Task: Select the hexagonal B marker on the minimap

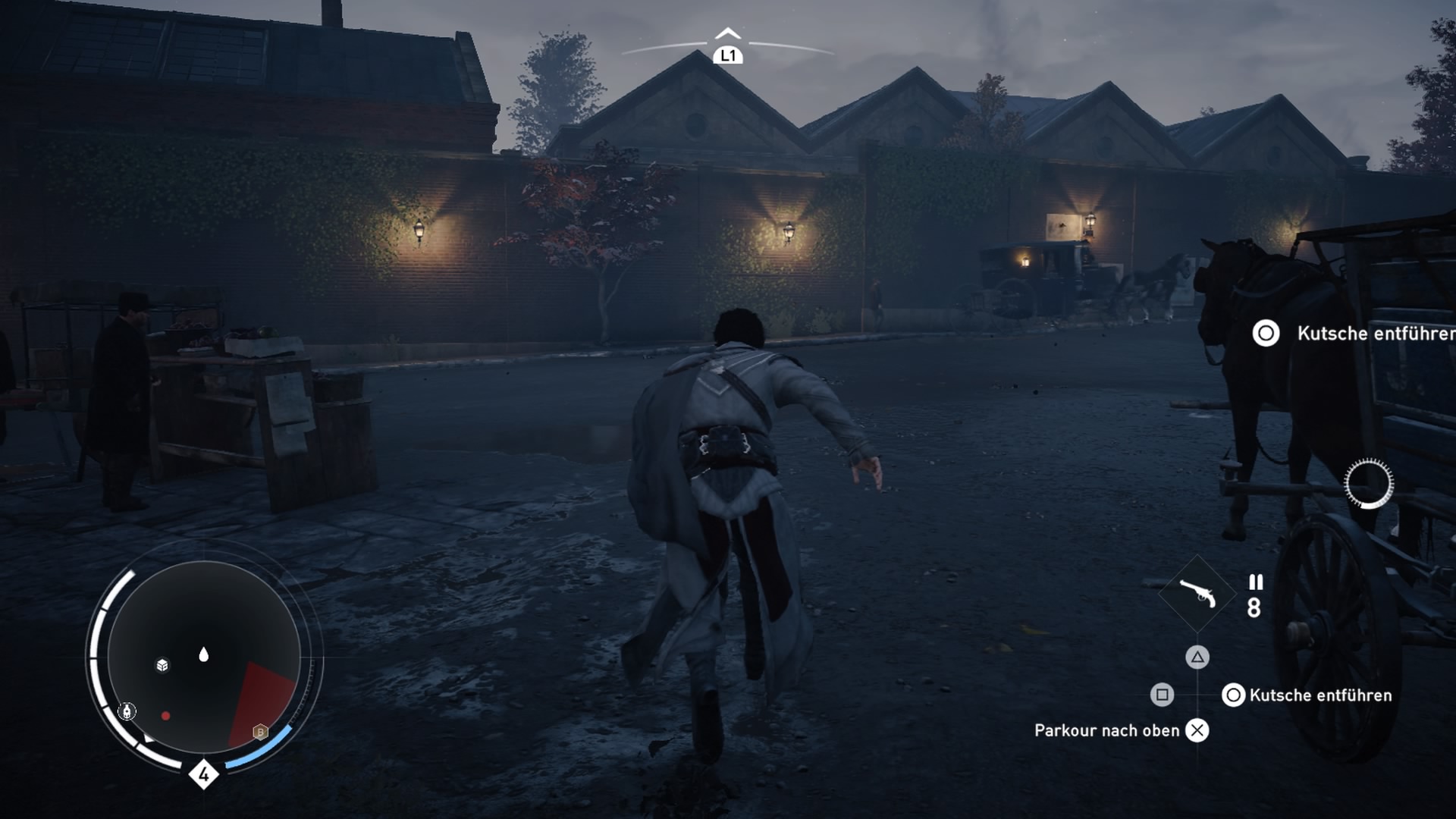Action: 260,732
